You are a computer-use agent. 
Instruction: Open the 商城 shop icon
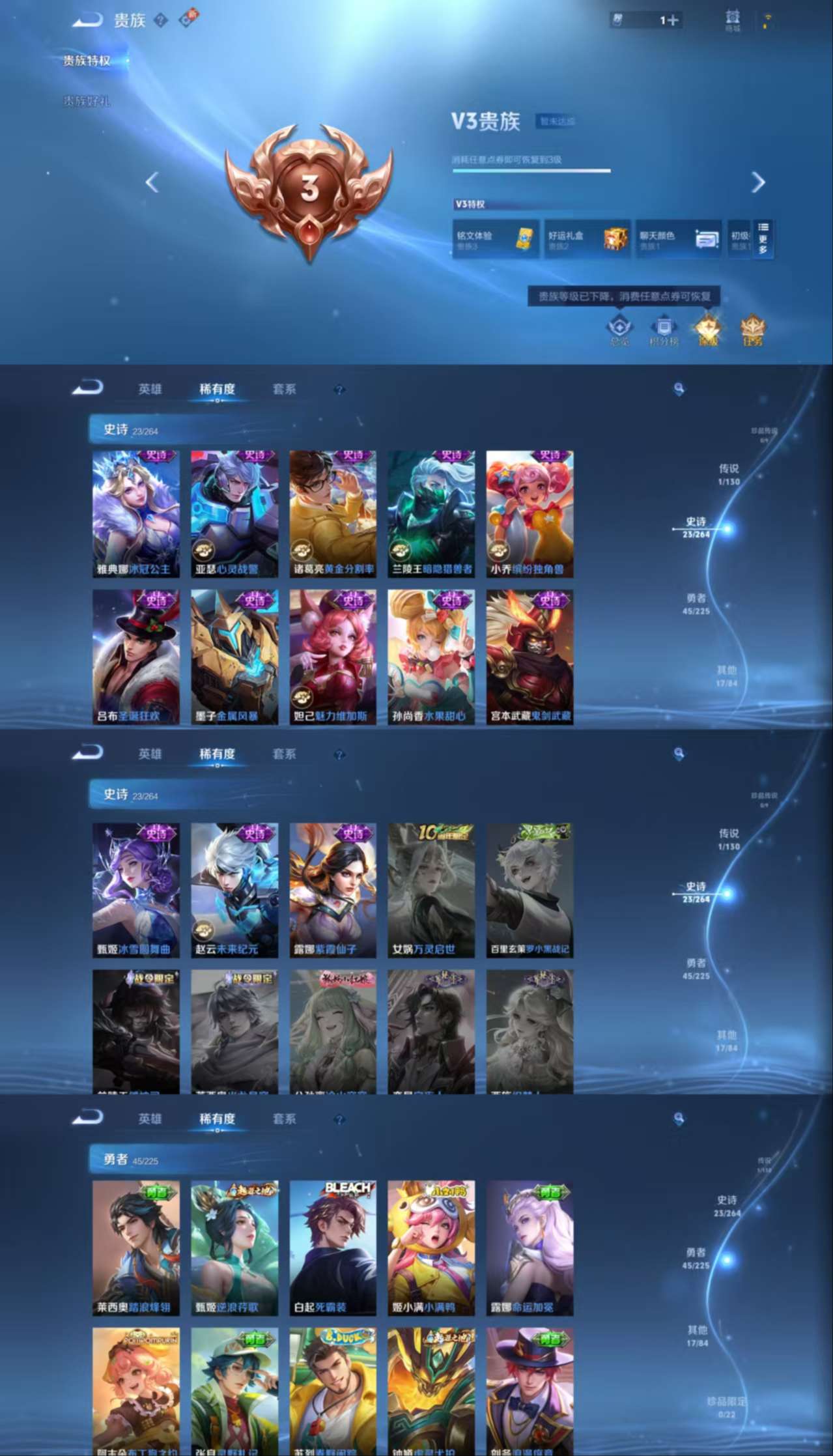pos(733,20)
